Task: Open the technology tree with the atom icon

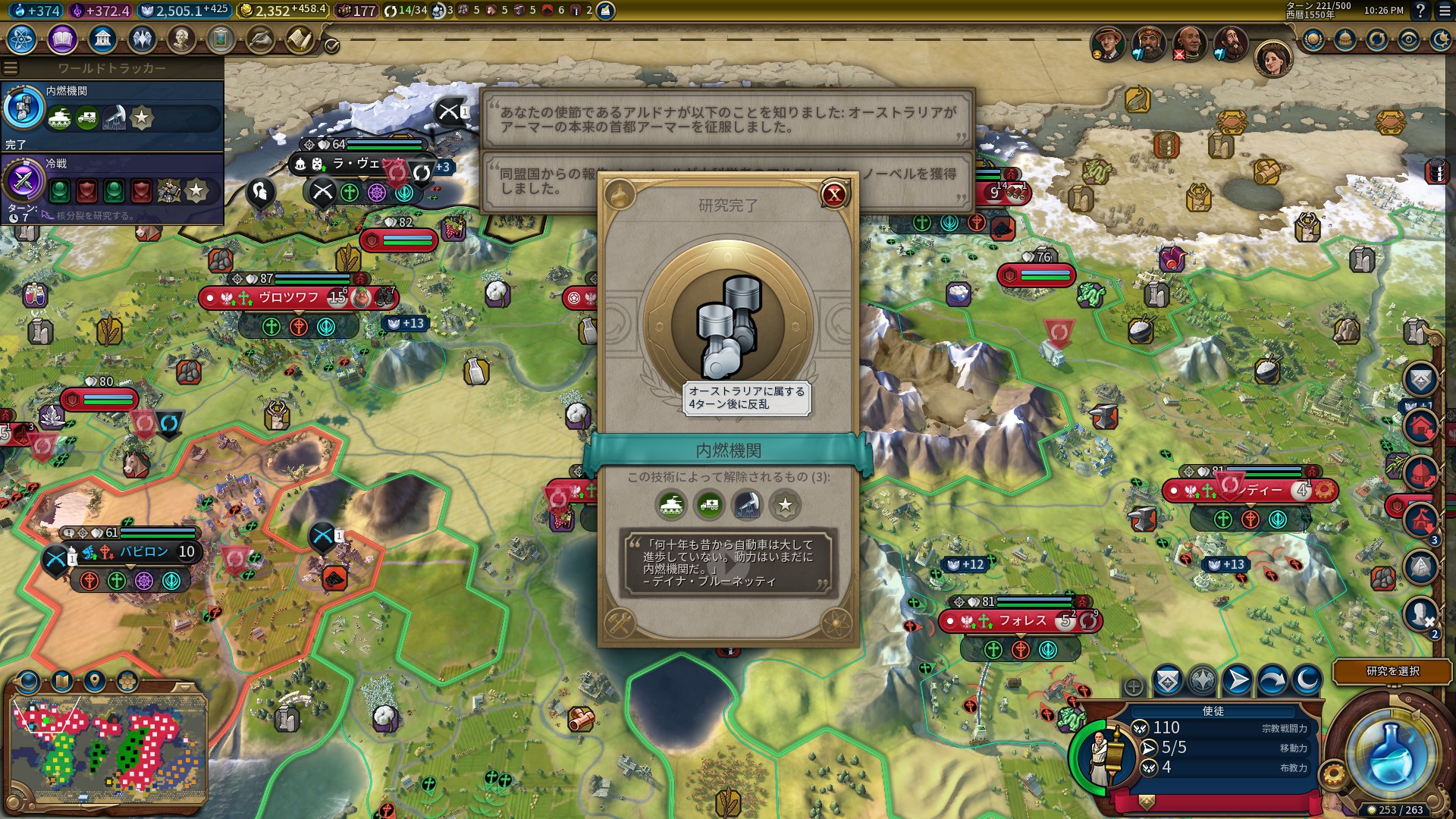Action: click(22, 39)
